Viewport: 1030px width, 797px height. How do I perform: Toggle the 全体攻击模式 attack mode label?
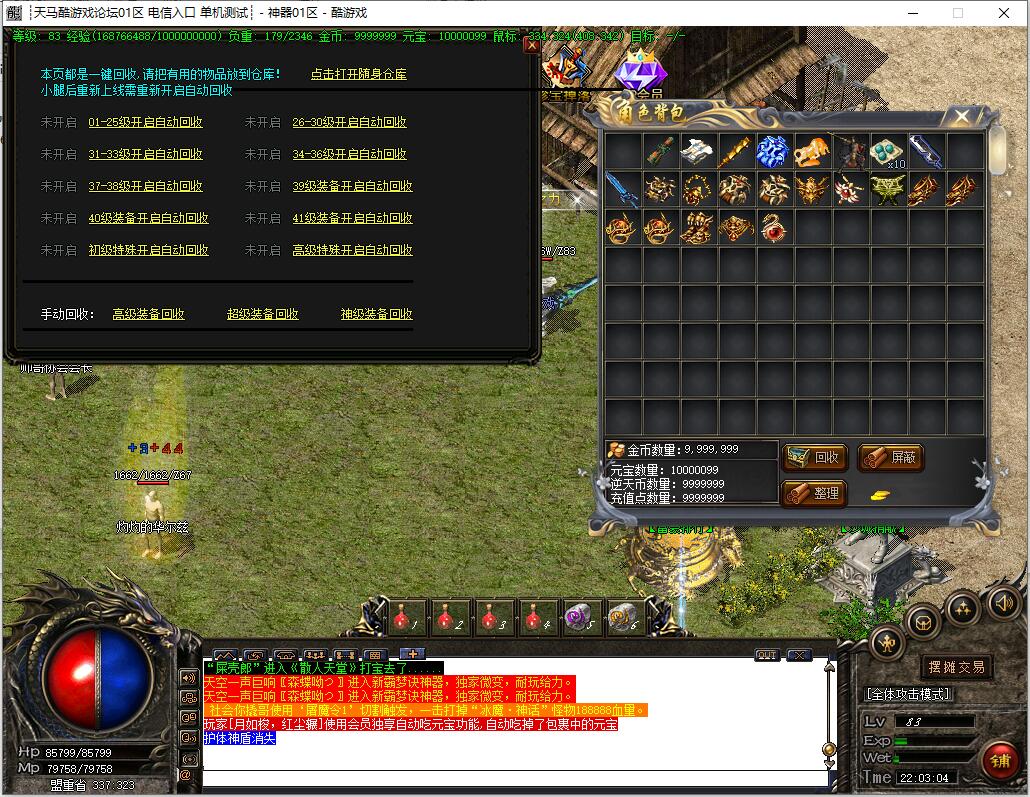pos(908,694)
